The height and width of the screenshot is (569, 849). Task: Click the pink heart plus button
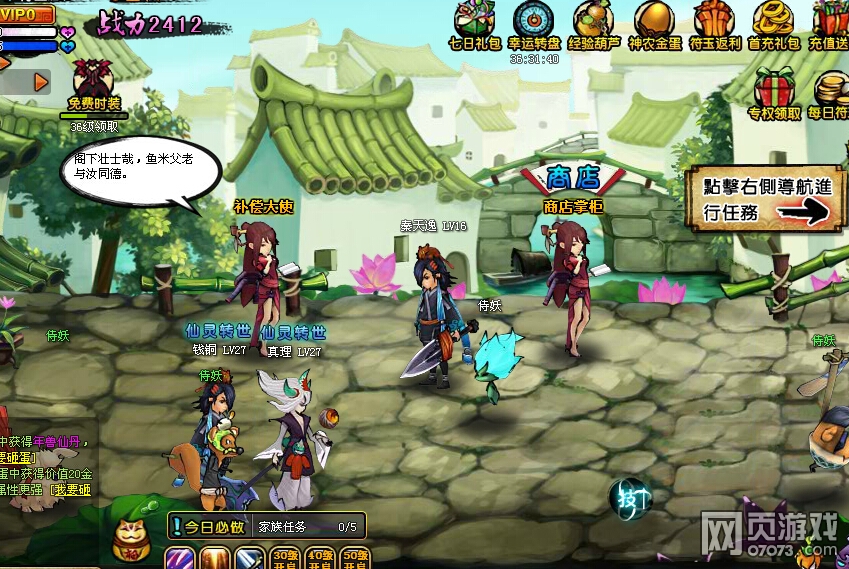68,32
